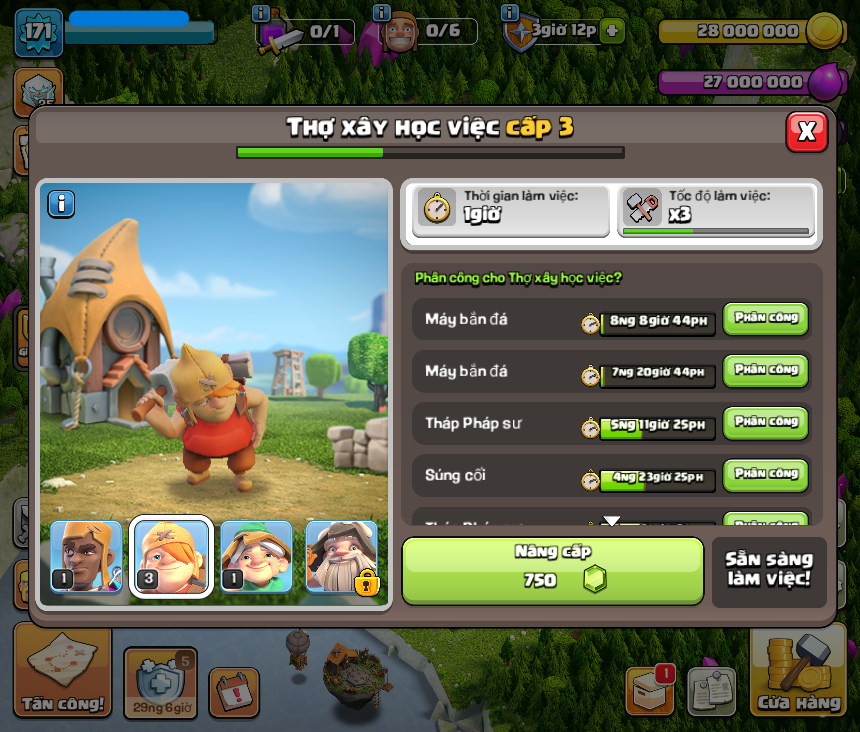This screenshot has height=732, width=860.
Task: Click the green plus beside the shield timer
Action: tap(612, 31)
